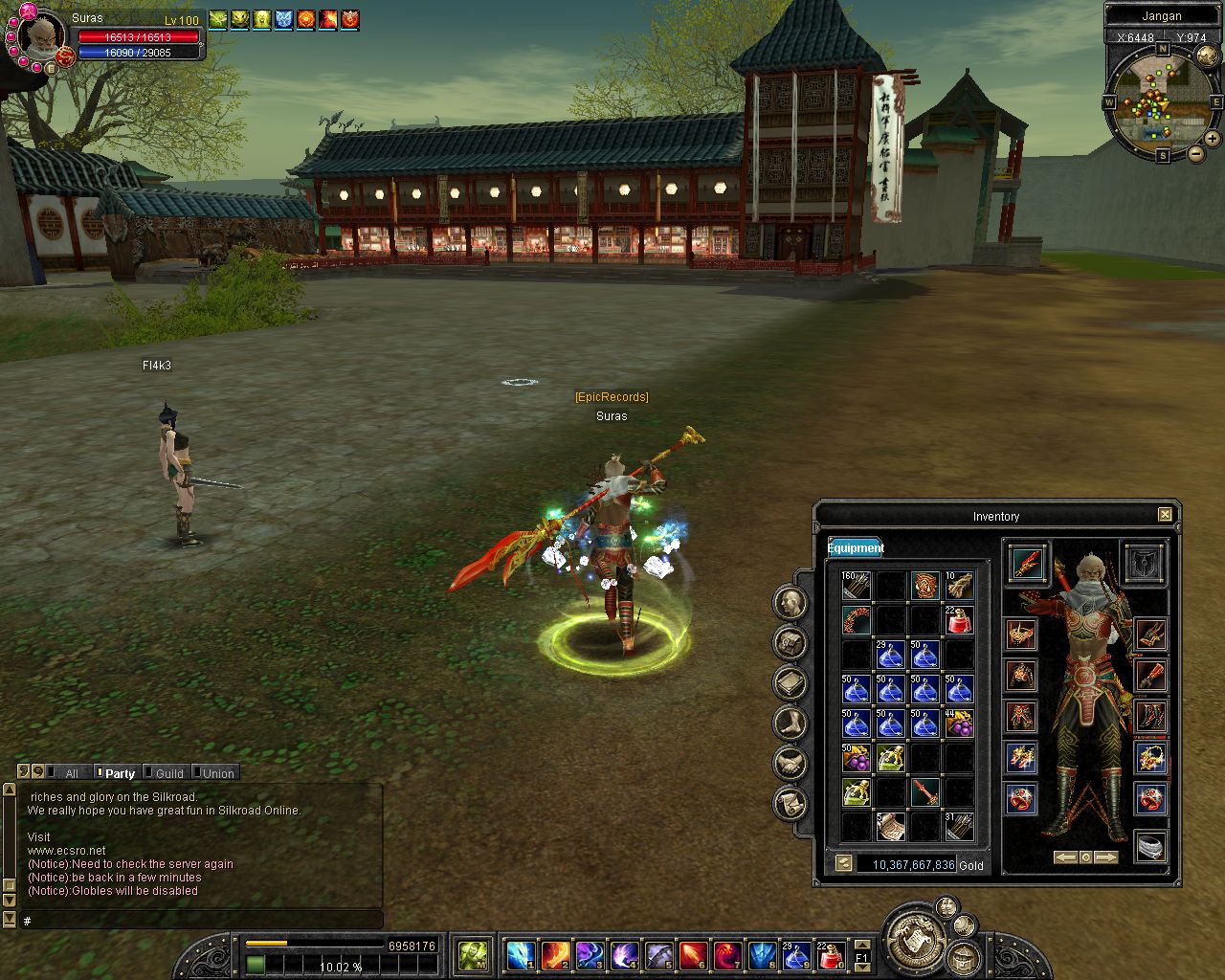Open the handshake side button

coord(791,763)
